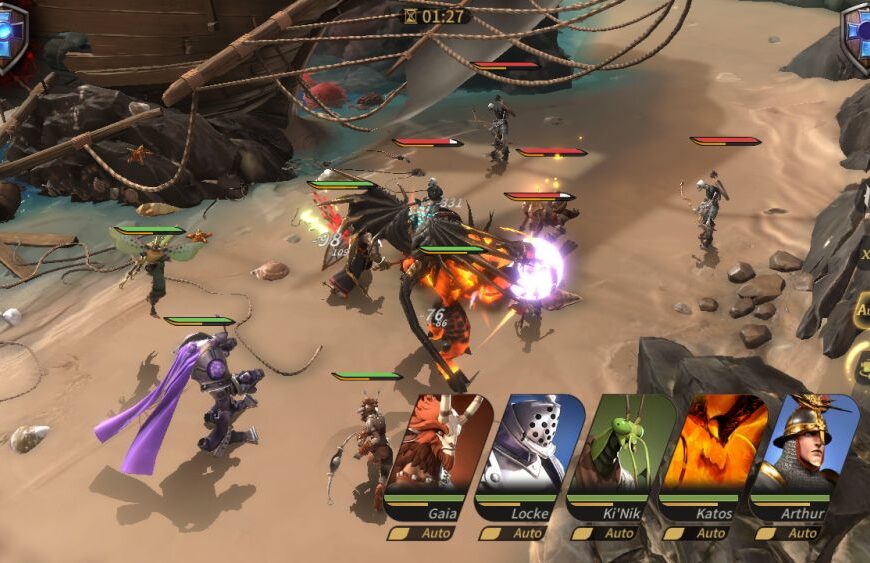Viewport: 870px width, 563px height.
Task: Click the battle speed multiplier button
Action: [x=863, y=255]
